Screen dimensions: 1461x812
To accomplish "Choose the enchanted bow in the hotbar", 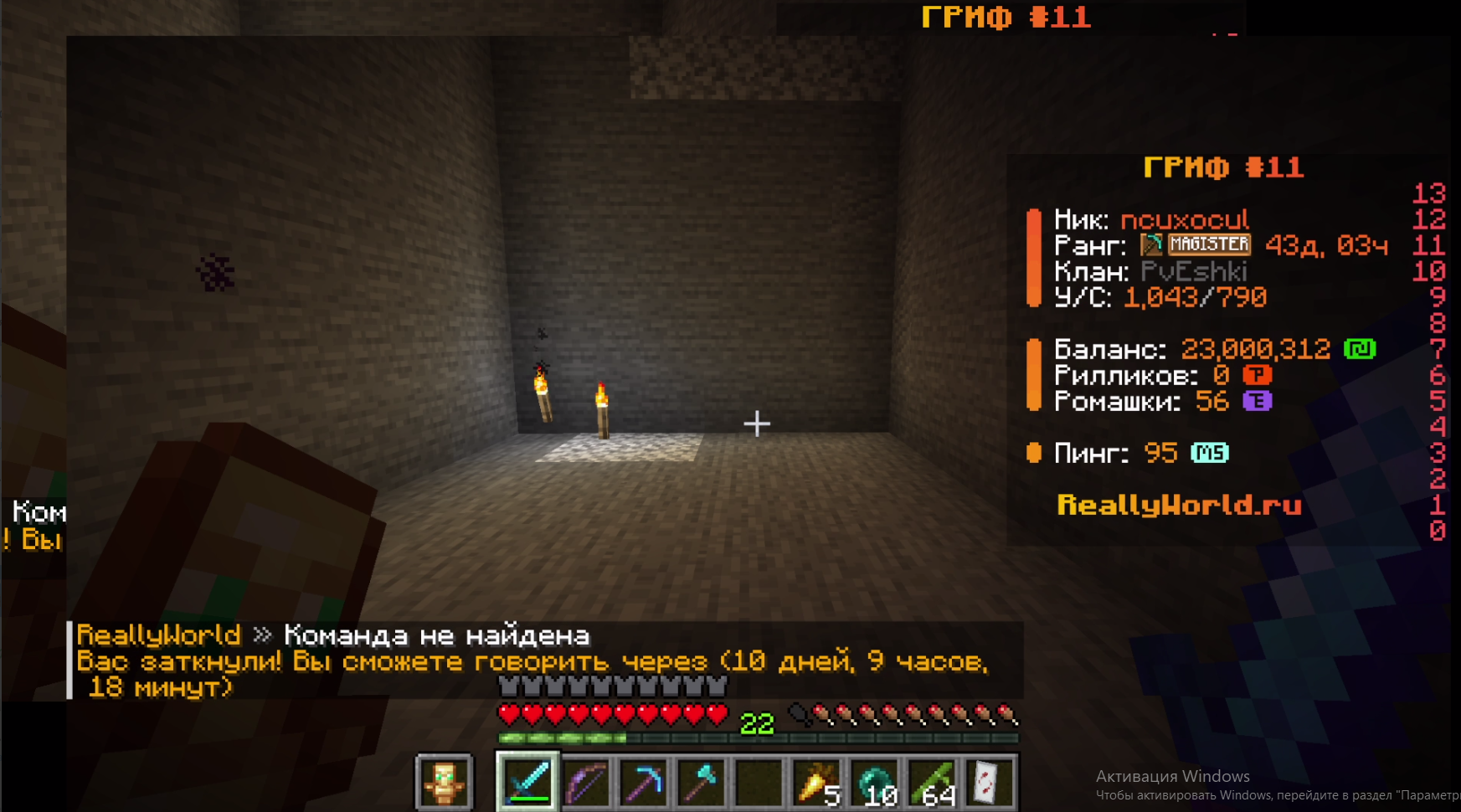I will point(587,783).
